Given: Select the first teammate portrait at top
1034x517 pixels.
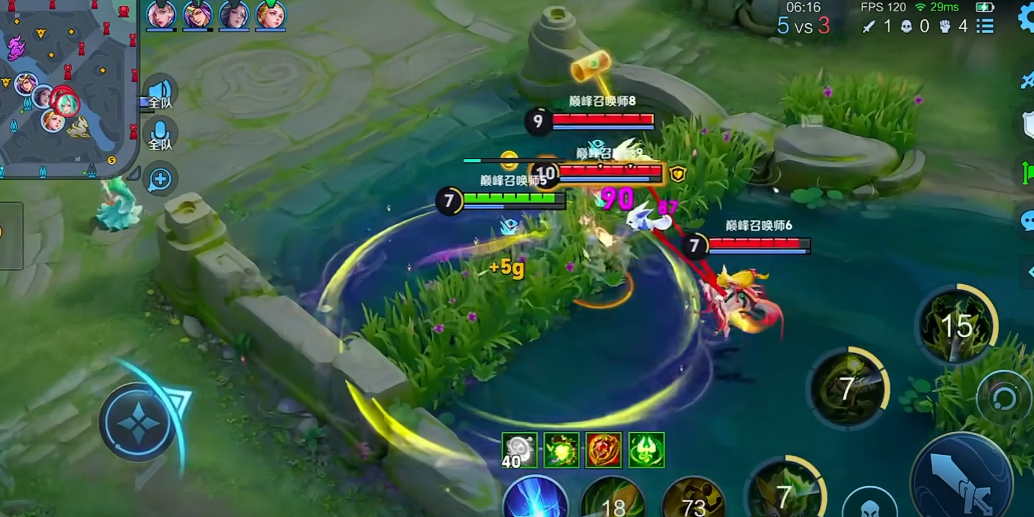Looking at the screenshot, I should click(x=162, y=15).
